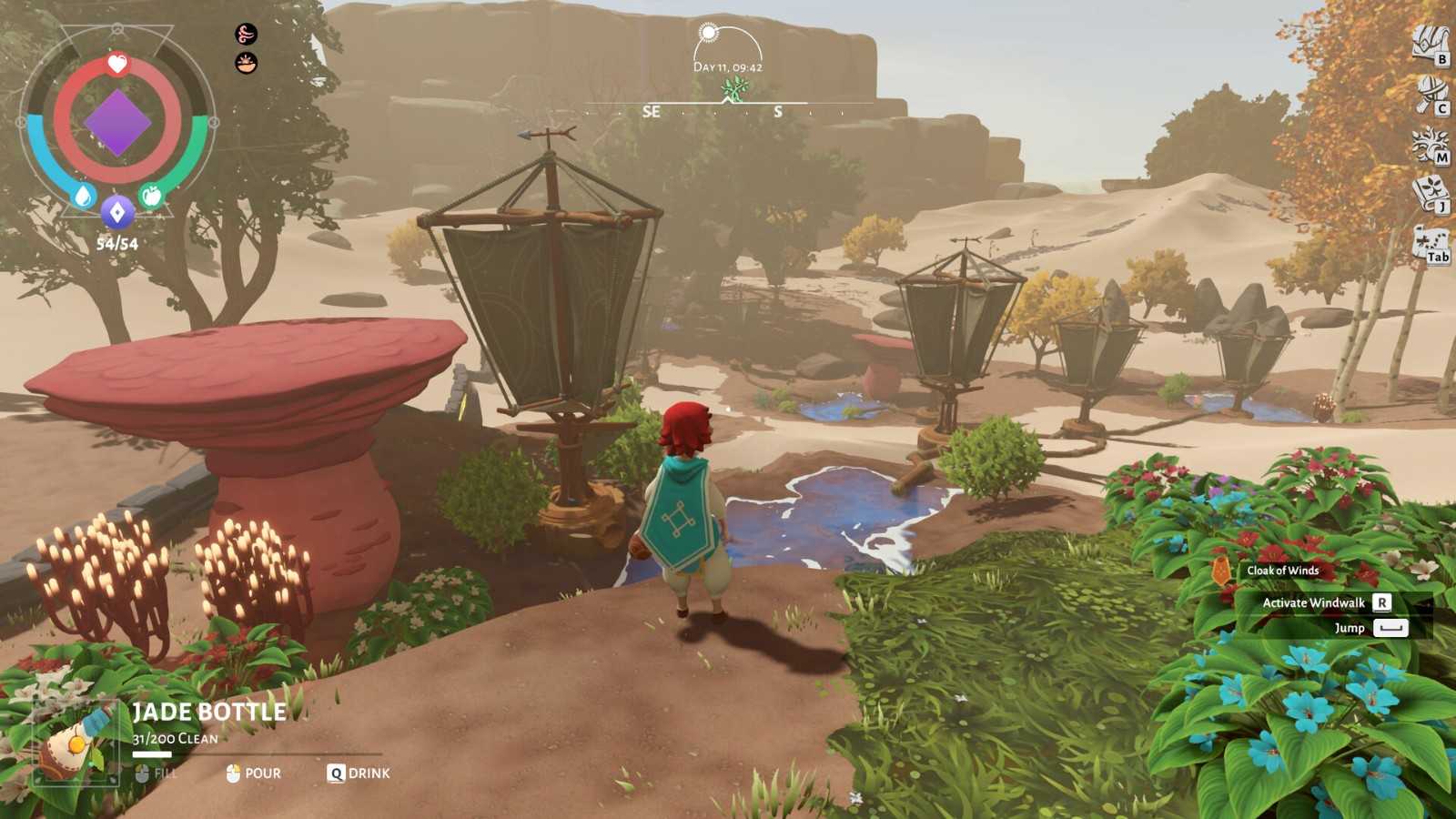Toggle Activate Windwalk ability
This screenshot has height=819, width=1456.
(x=1312, y=602)
